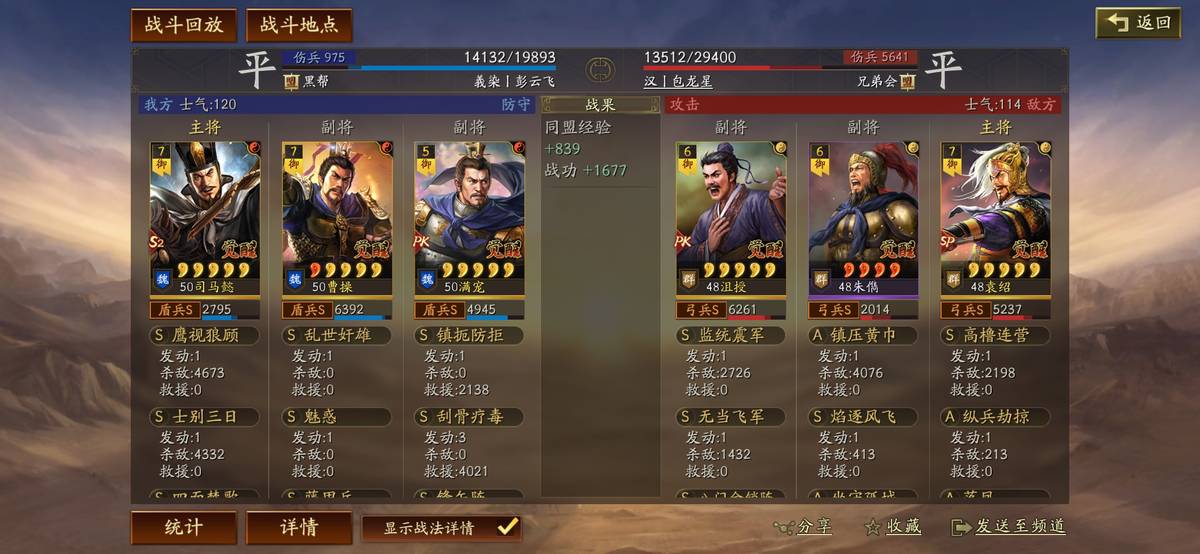Send report with 发送至频道
Viewport: 1200px width, 554px height.
coord(1008,527)
